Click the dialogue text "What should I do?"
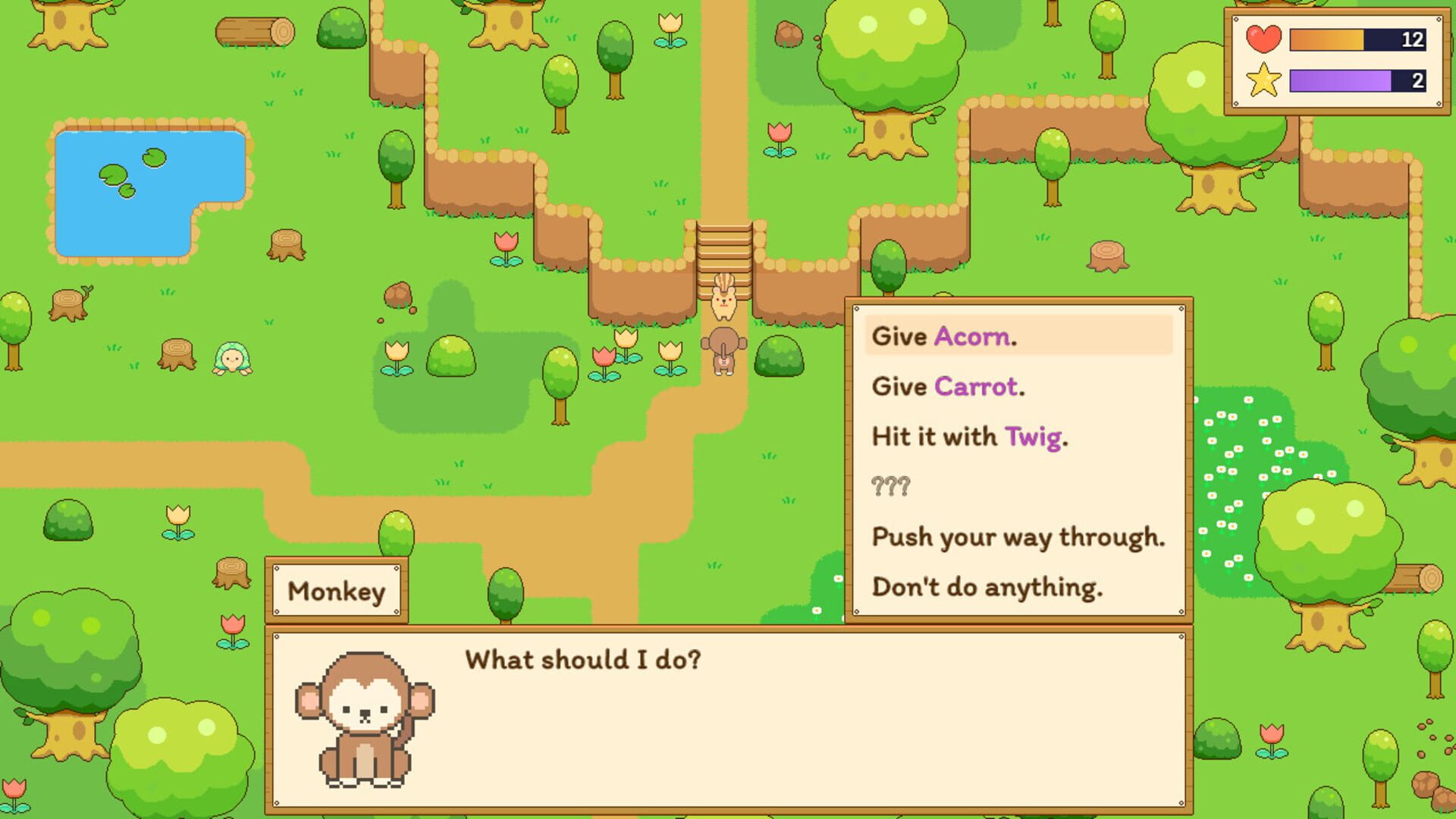Viewport: 1456px width, 819px height. [x=584, y=658]
